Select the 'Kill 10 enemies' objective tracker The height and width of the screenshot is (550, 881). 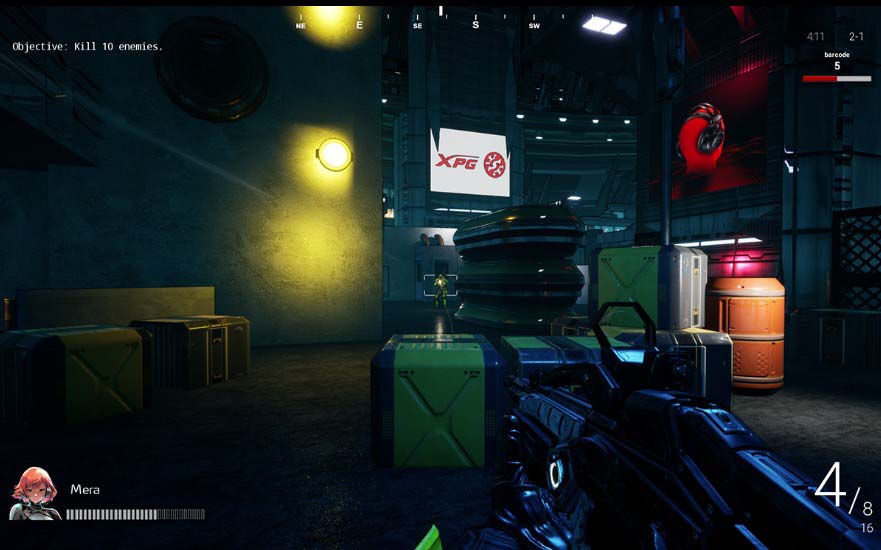[x=87, y=47]
